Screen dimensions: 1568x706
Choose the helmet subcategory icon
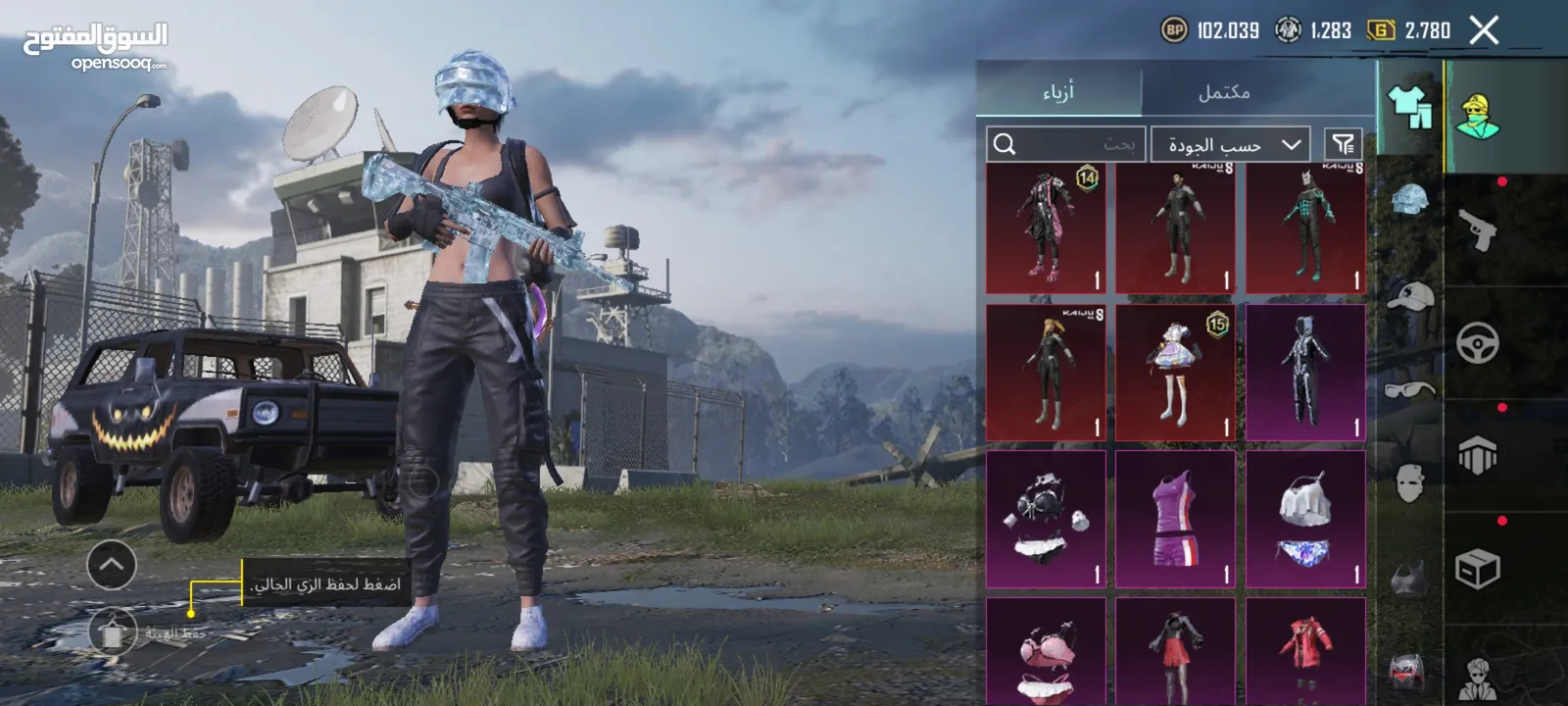click(x=1410, y=201)
